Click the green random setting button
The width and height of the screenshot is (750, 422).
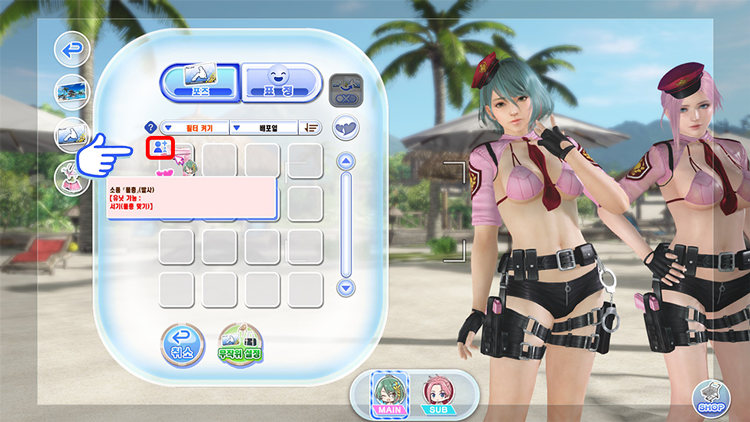[x=240, y=345]
